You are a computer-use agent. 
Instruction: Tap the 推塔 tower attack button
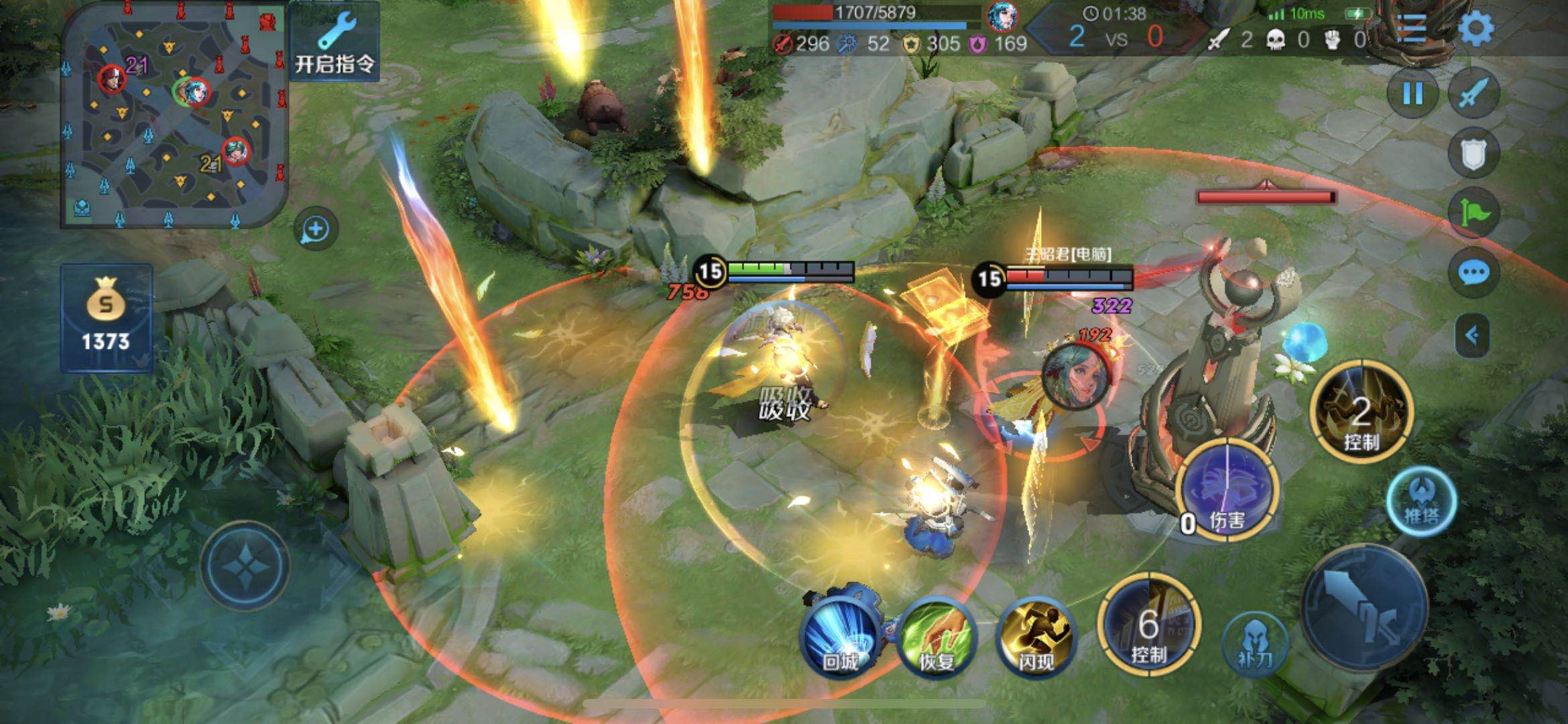1421,502
